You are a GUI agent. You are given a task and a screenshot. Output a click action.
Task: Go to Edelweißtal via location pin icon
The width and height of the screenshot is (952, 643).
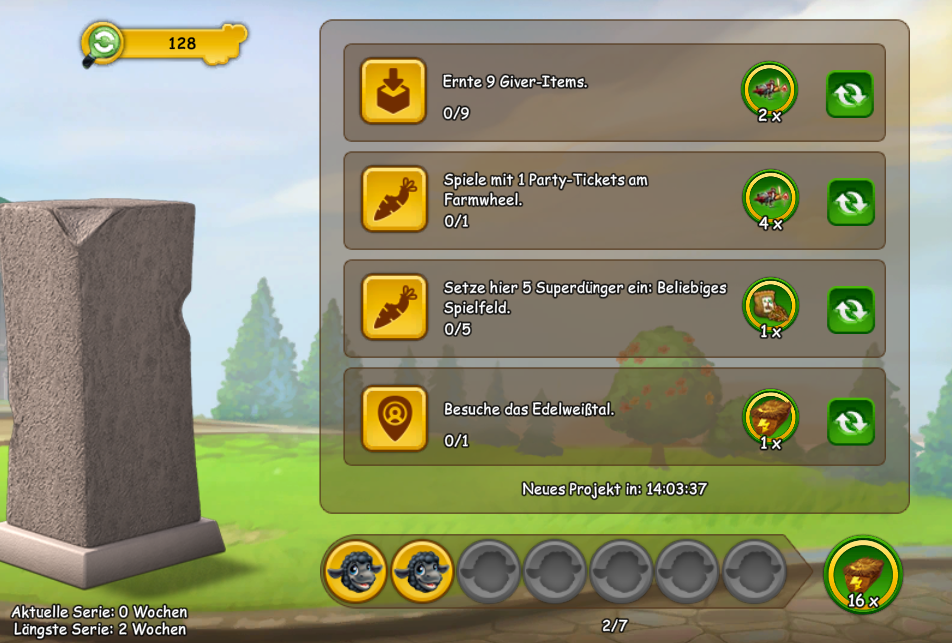tap(393, 418)
